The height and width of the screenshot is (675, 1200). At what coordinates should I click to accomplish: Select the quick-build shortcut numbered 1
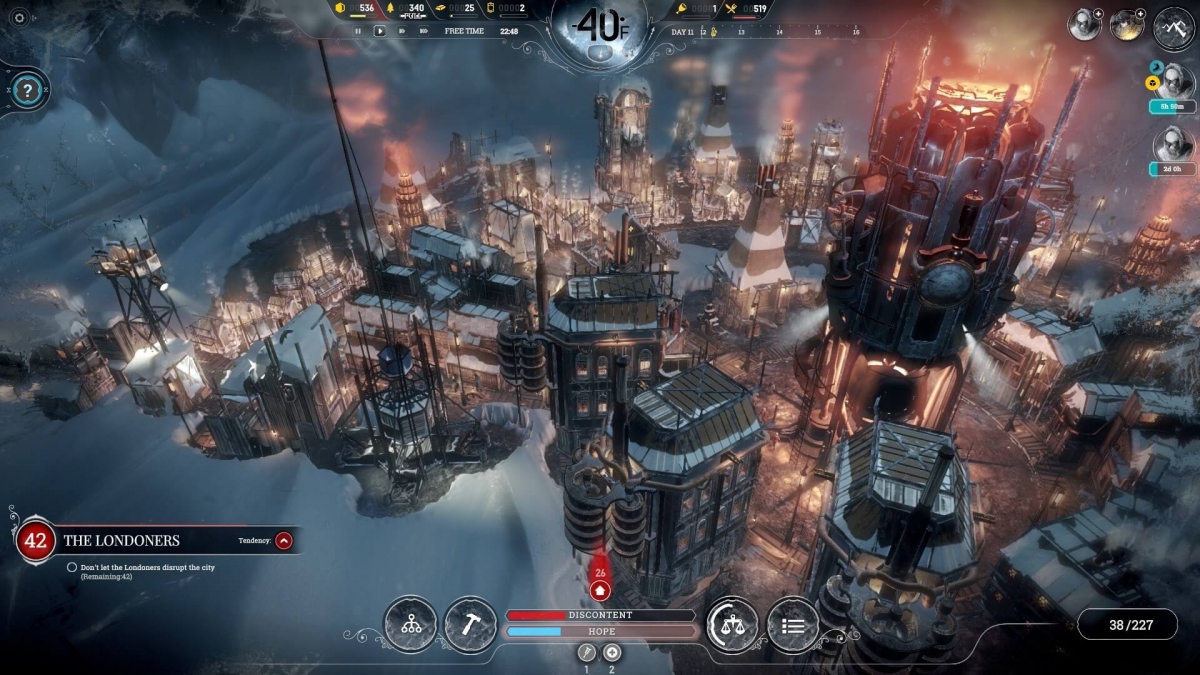(x=587, y=652)
